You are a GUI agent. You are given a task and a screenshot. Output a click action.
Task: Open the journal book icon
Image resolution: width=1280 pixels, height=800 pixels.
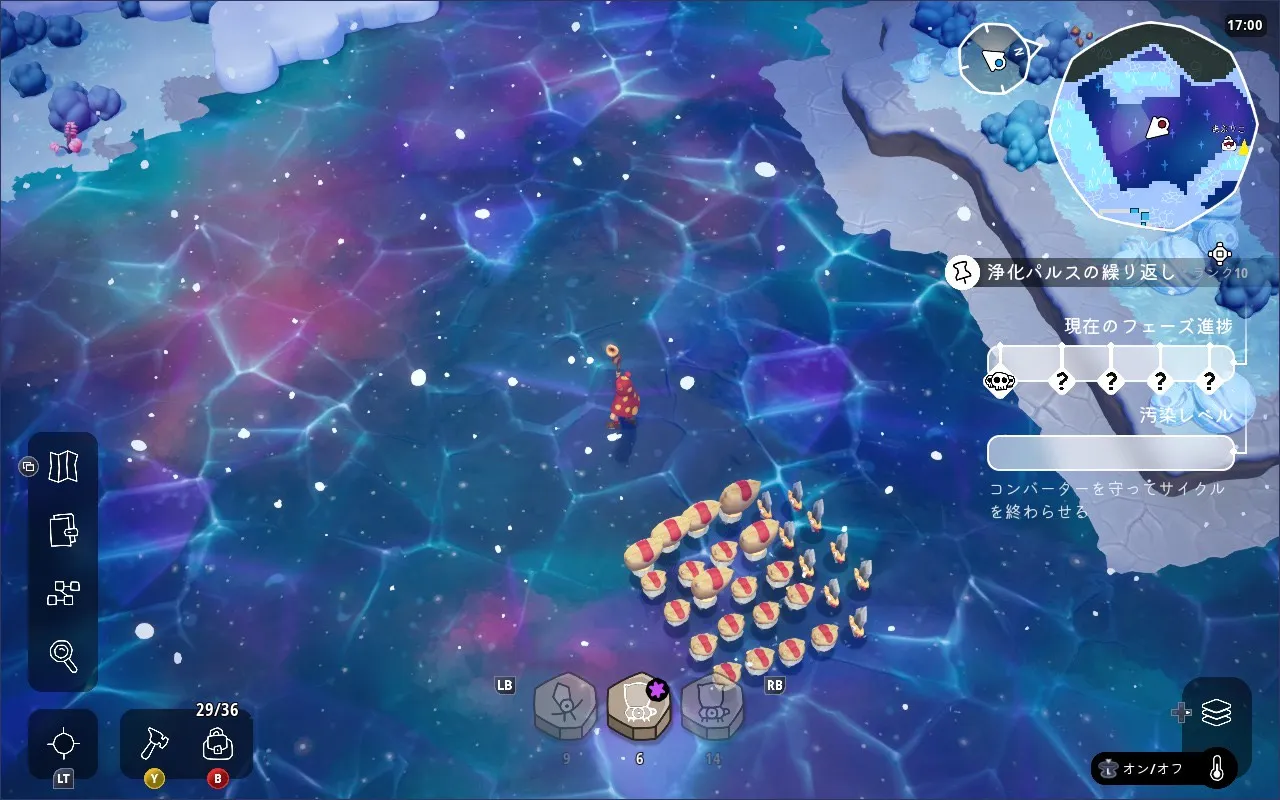coord(63,529)
